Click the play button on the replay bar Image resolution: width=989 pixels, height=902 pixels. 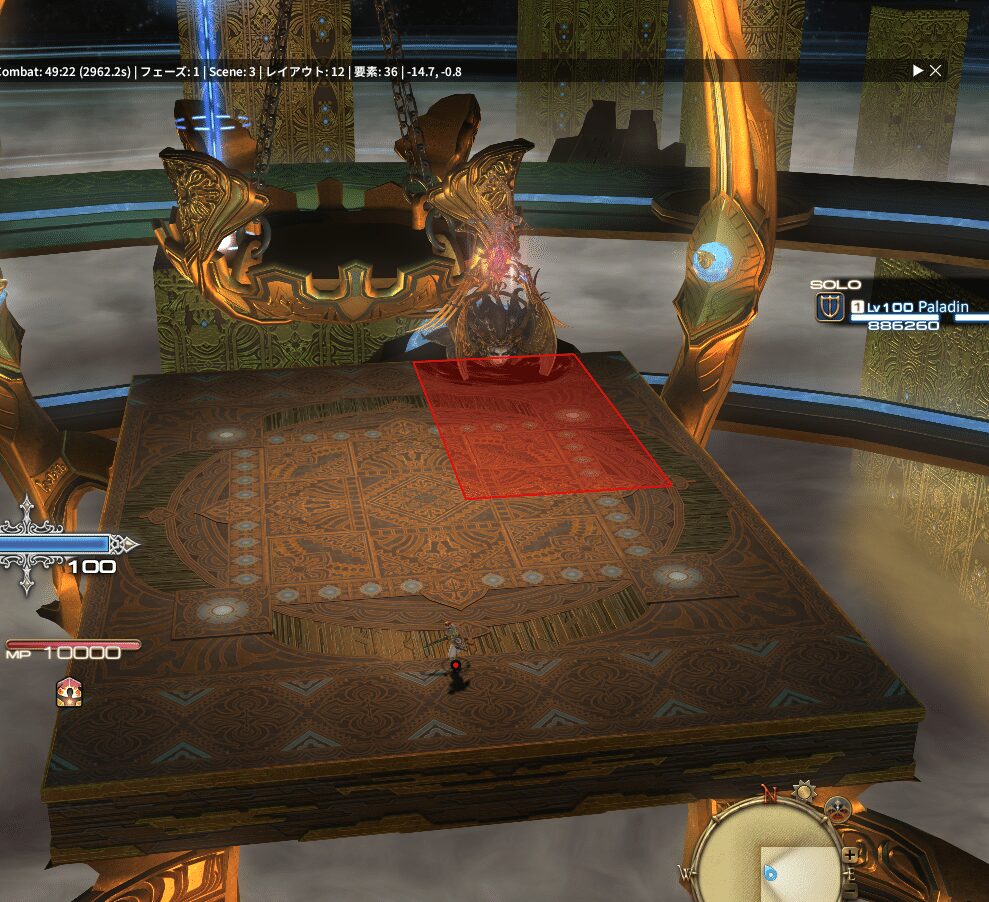tap(918, 71)
